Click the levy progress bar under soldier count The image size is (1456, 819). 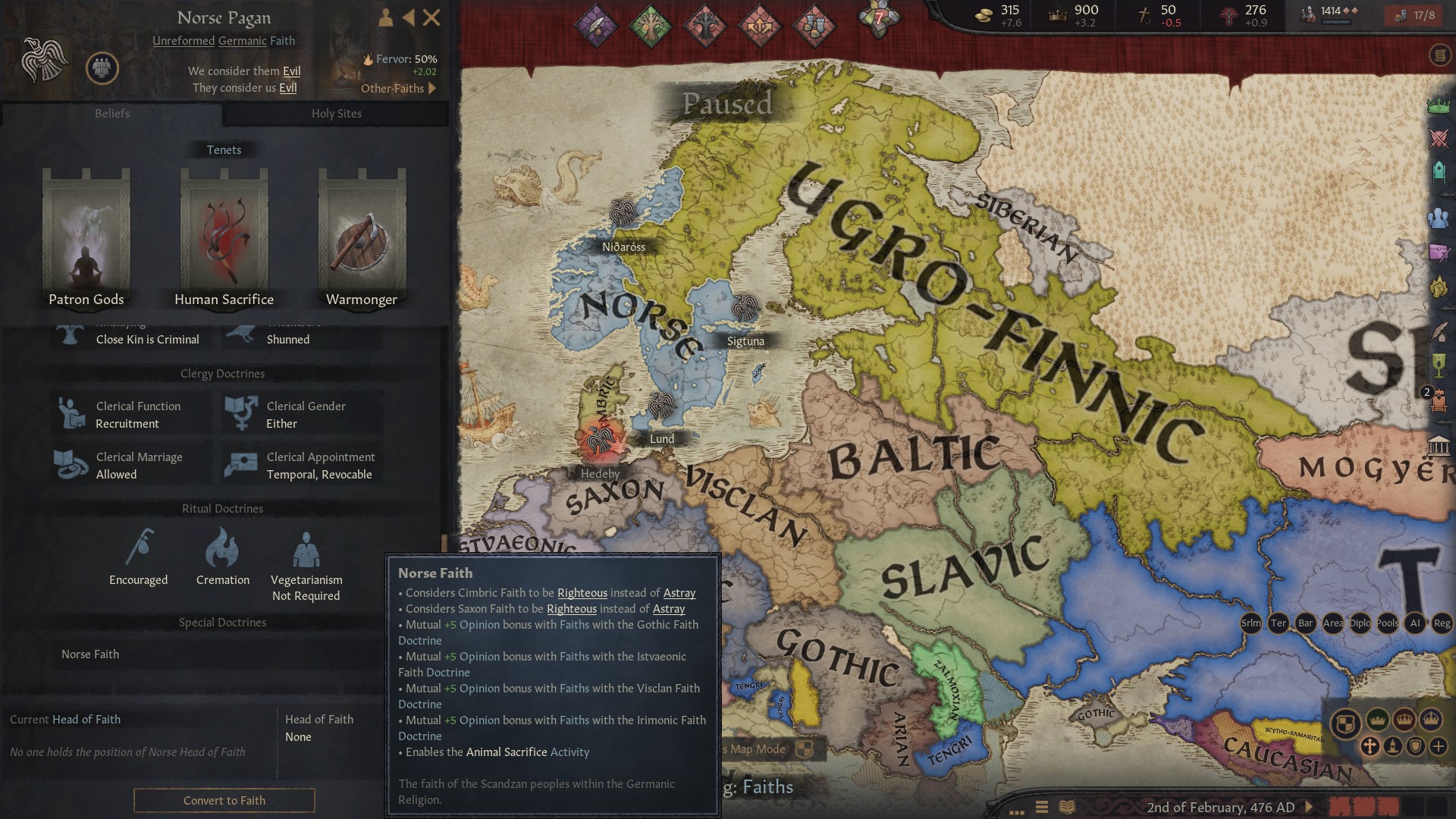pyautogui.click(x=1337, y=24)
